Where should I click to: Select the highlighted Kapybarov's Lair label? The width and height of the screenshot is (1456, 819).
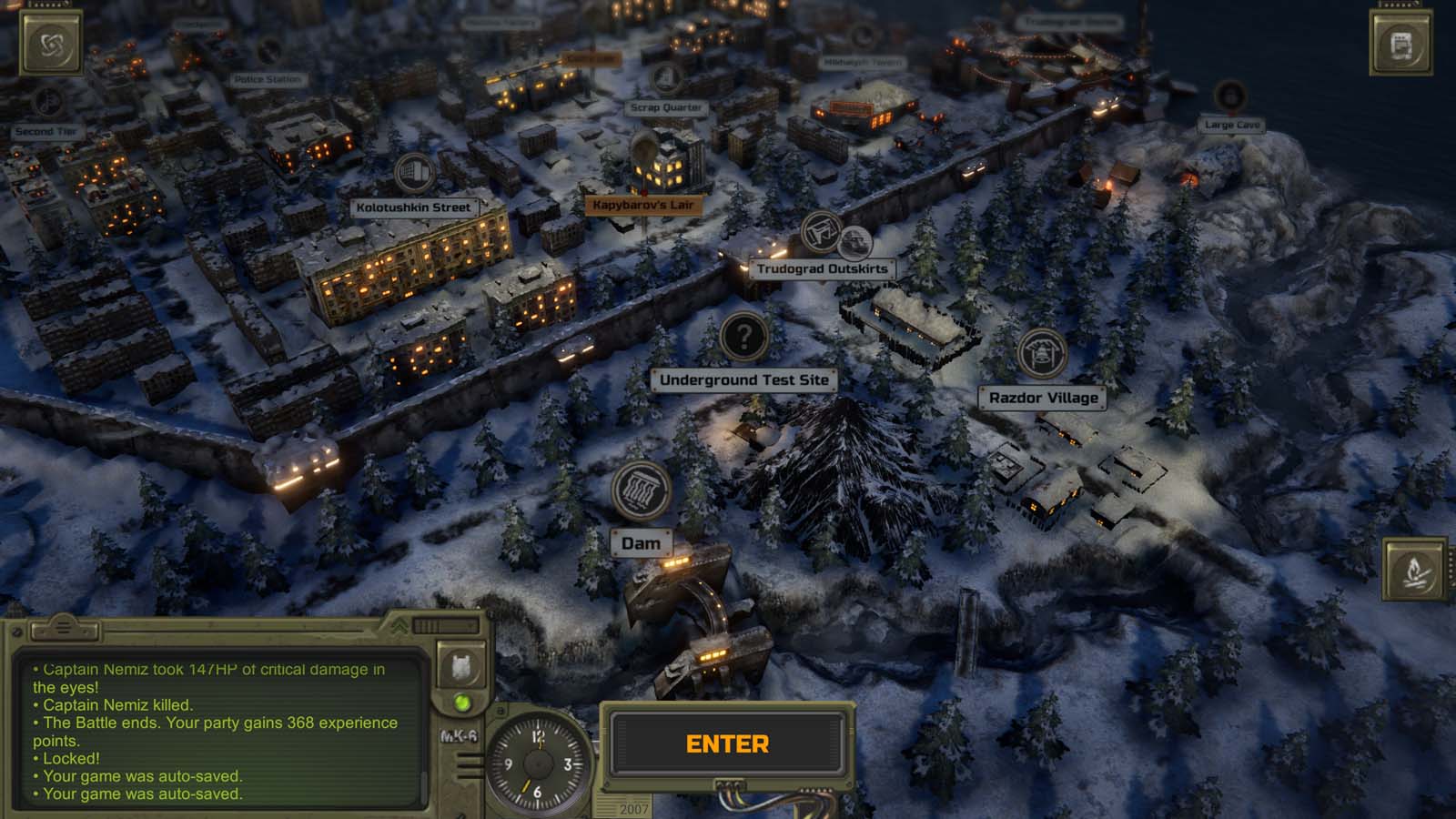coord(643,206)
